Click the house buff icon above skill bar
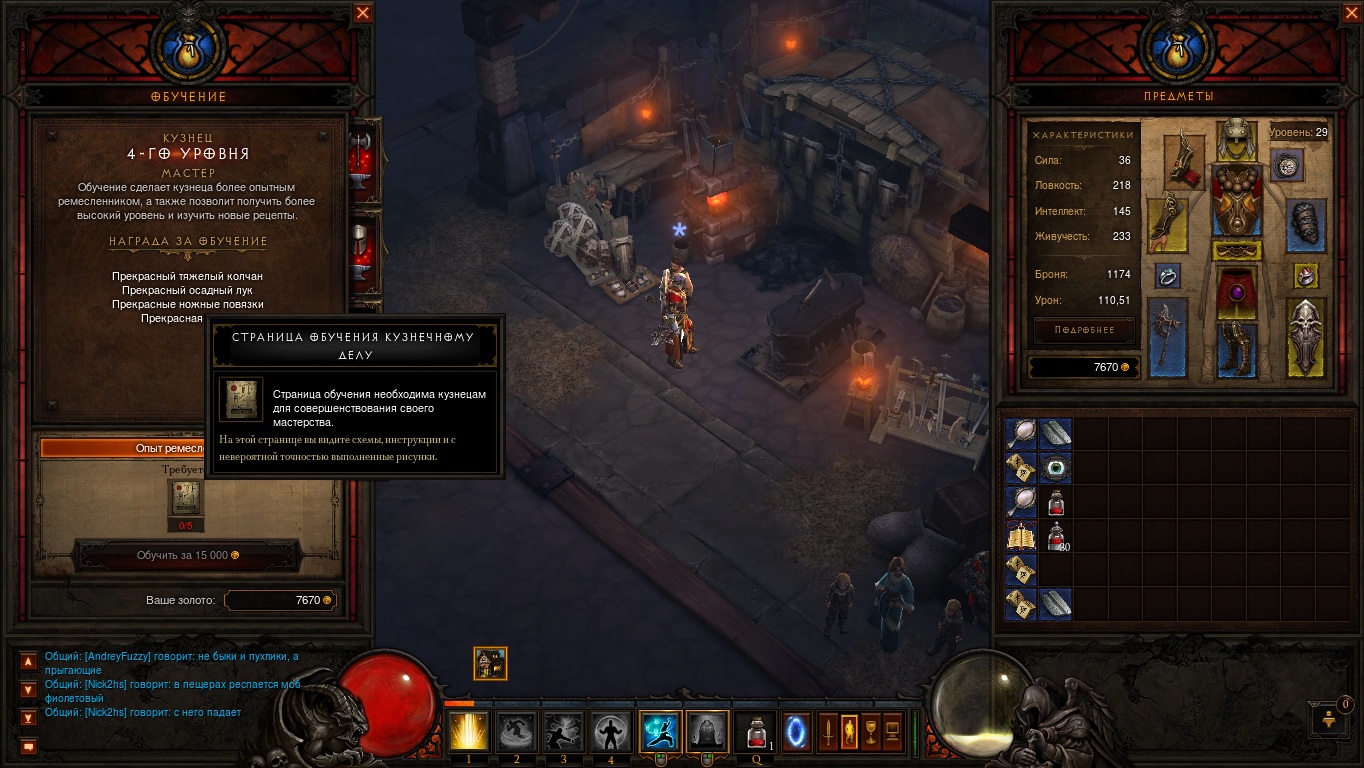Screen dimensions: 1364x768 click(x=490, y=663)
